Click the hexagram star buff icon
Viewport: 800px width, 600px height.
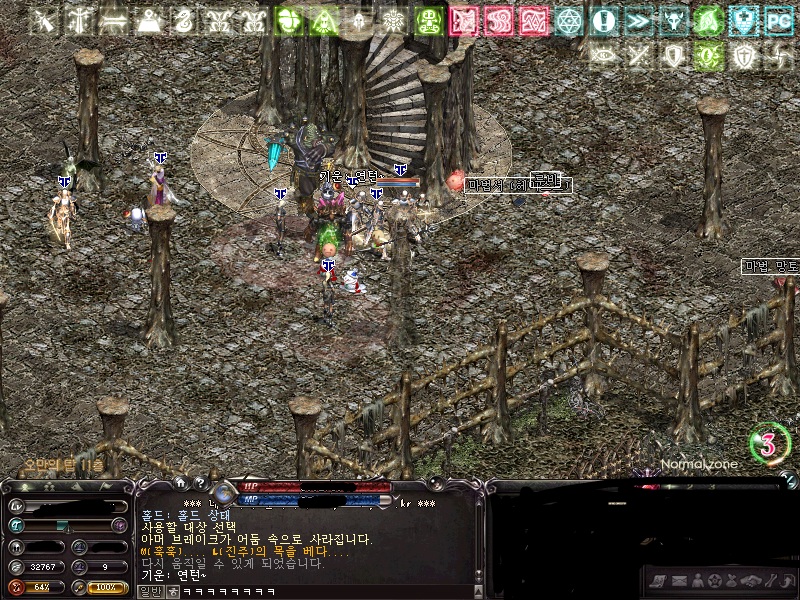pos(568,21)
